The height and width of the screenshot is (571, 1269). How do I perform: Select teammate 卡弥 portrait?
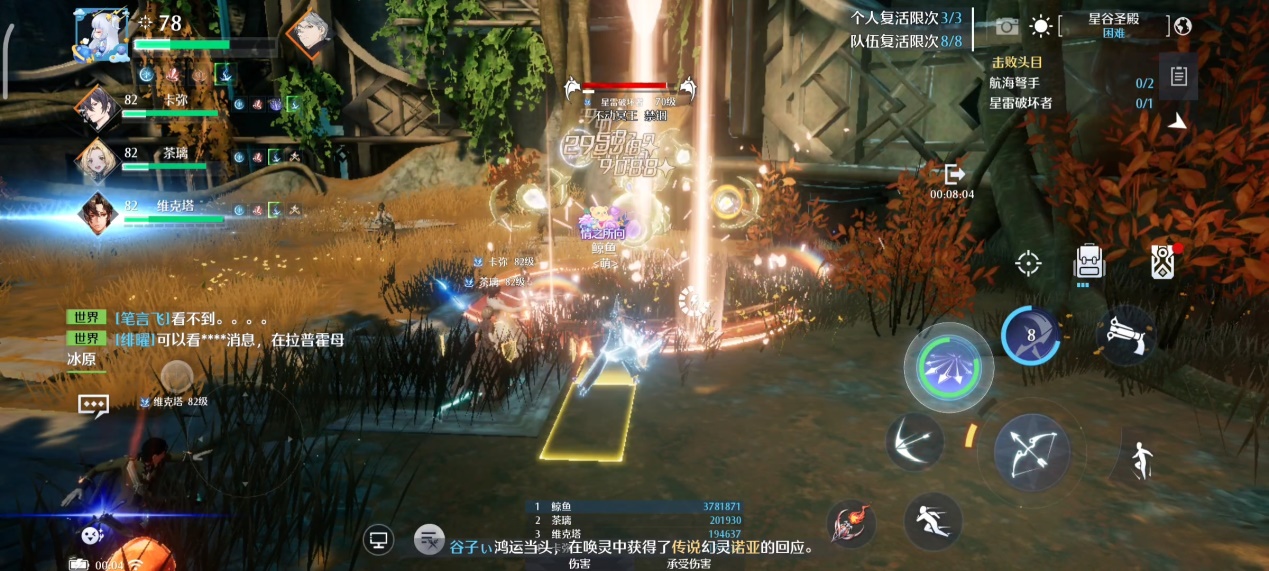(x=100, y=106)
